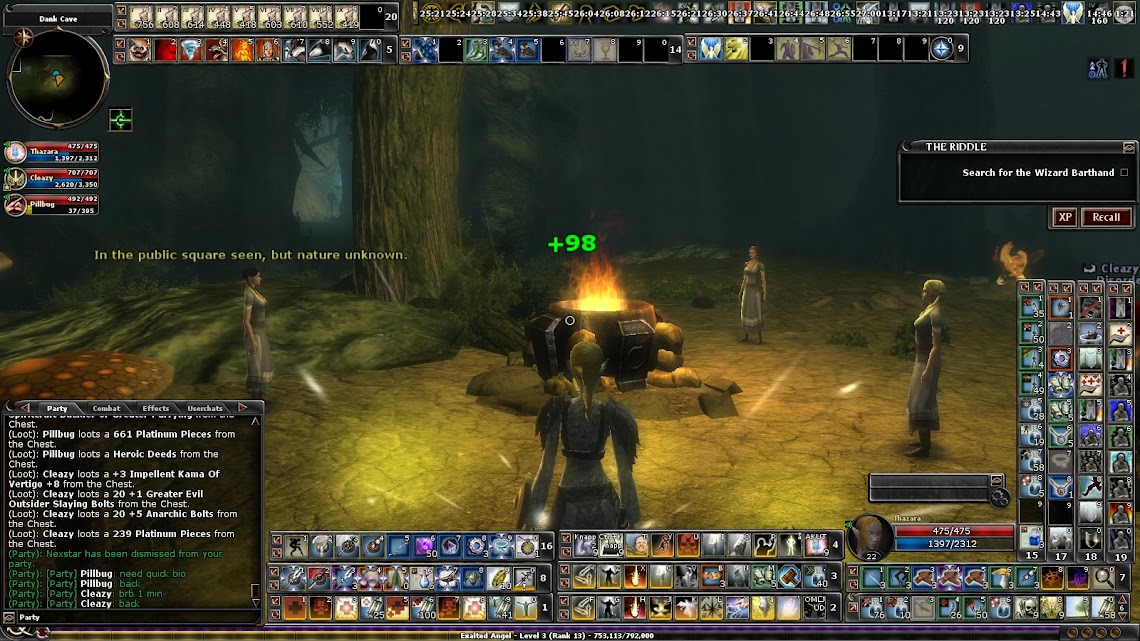The height and width of the screenshot is (641, 1140).
Task: Activate the green crosshair target icon
Action: click(x=121, y=121)
